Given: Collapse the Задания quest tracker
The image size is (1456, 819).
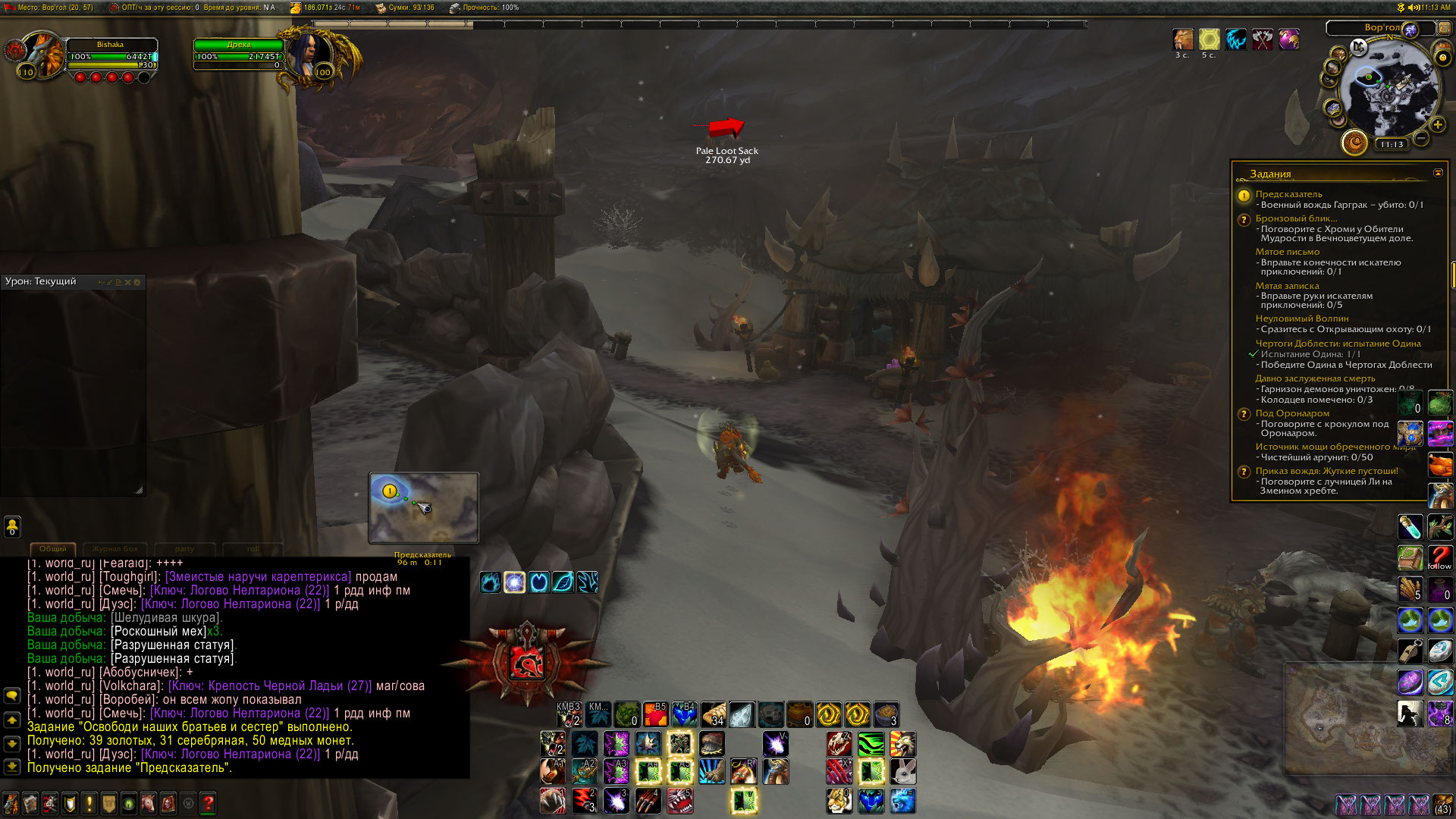Looking at the screenshot, I should click(1438, 173).
